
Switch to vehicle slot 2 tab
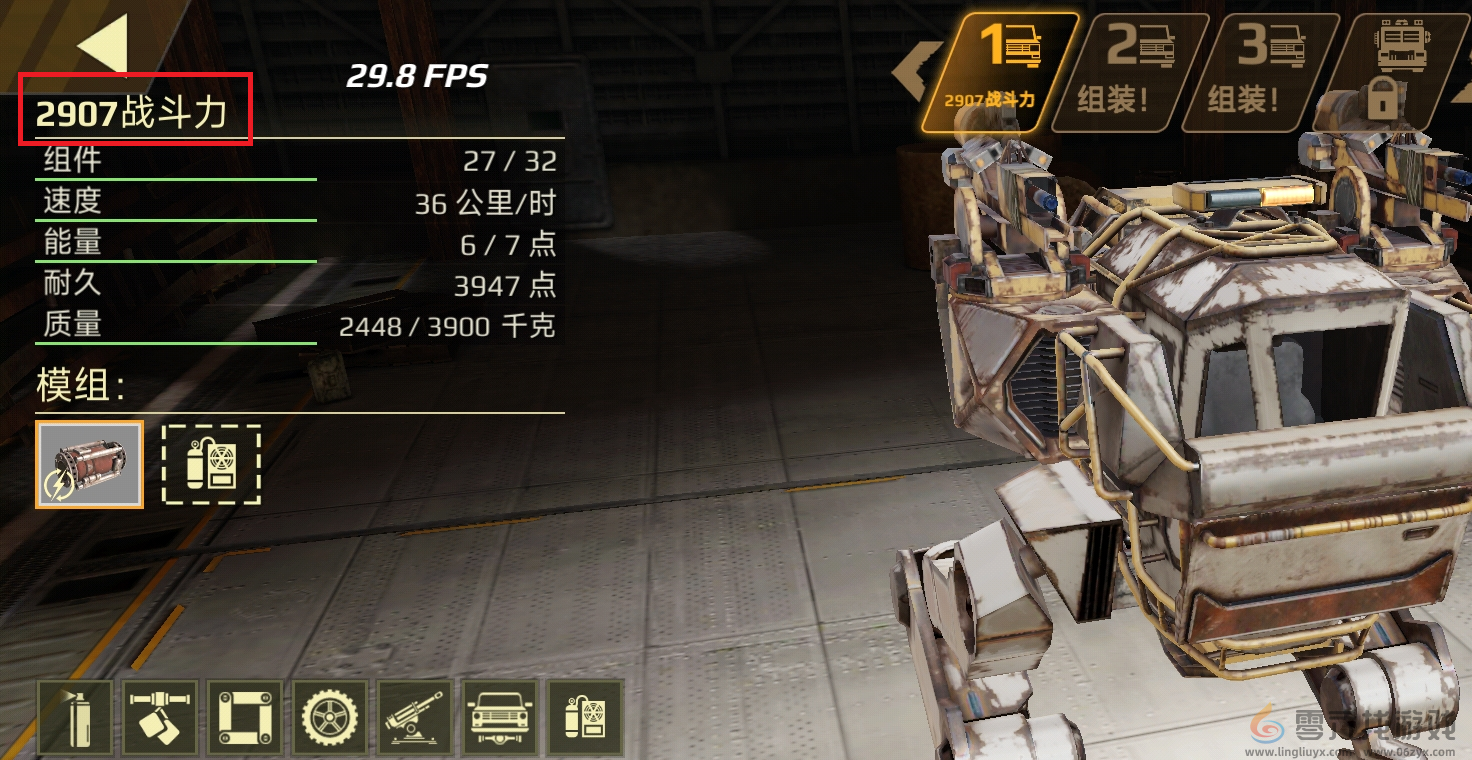tap(1128, 72)
